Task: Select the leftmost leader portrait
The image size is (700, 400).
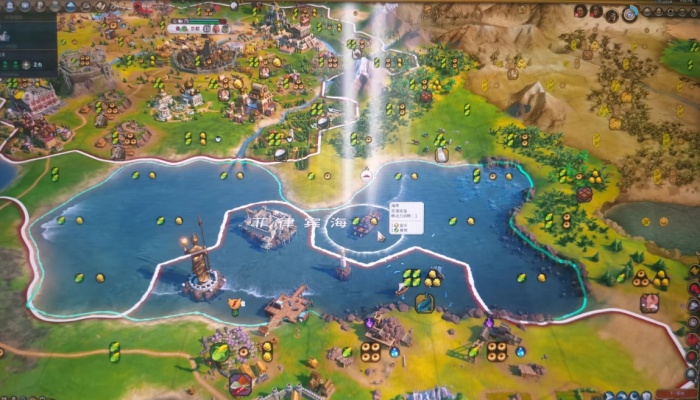Action: [x=581, y=11]
